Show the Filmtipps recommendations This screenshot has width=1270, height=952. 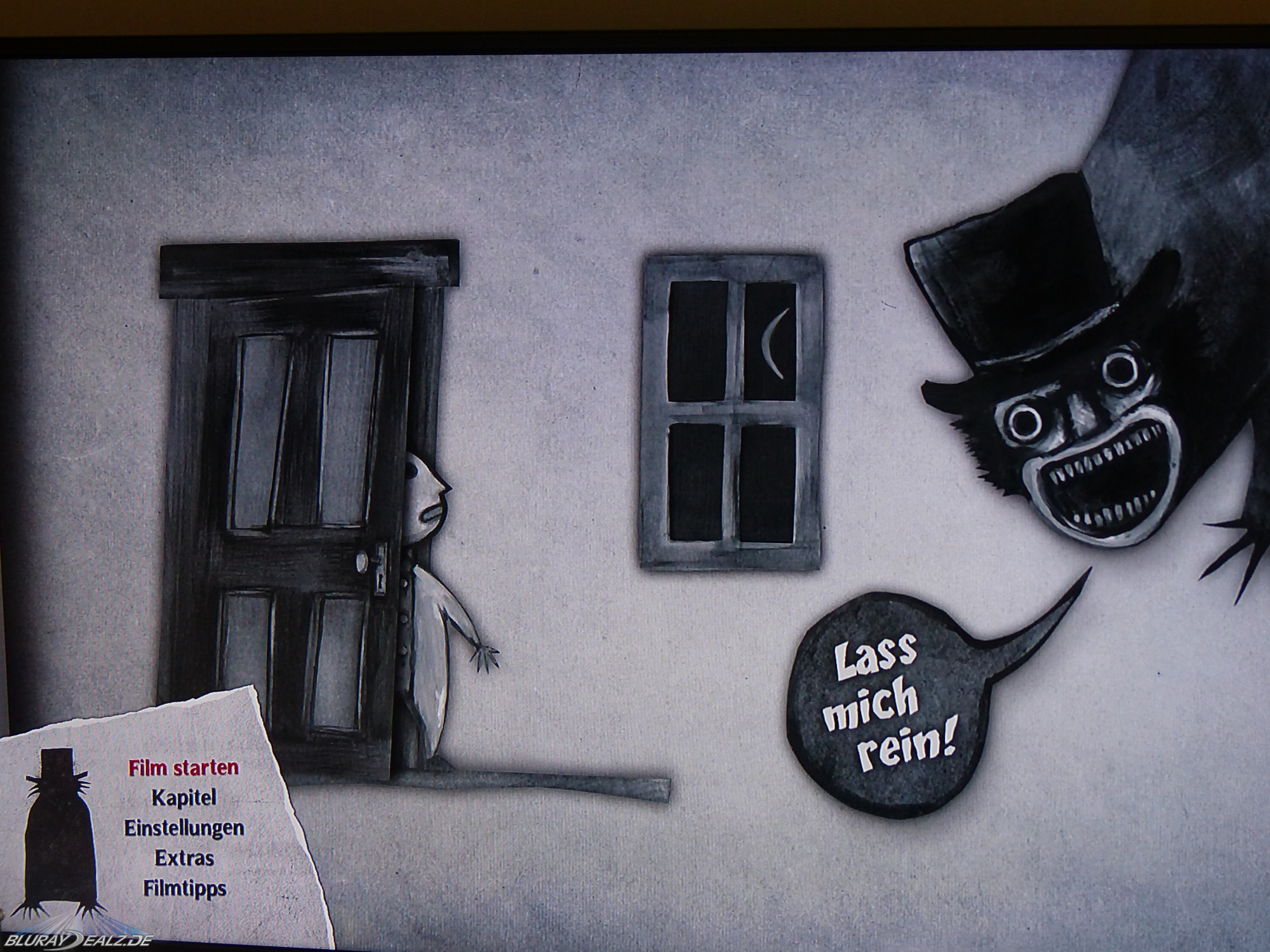(x=184, y=888)
